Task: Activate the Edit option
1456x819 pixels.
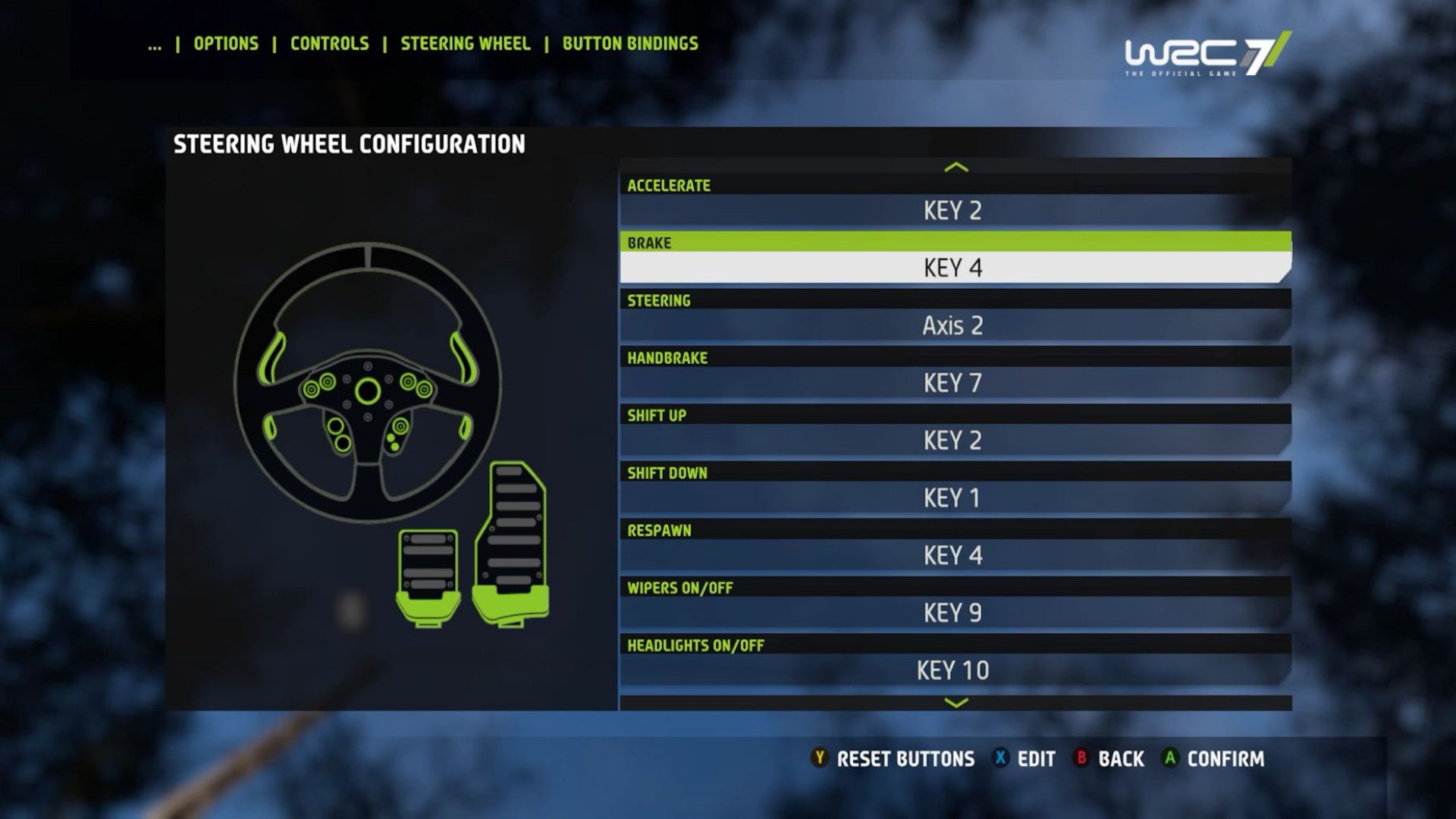Action: (x=1025, y=759)
